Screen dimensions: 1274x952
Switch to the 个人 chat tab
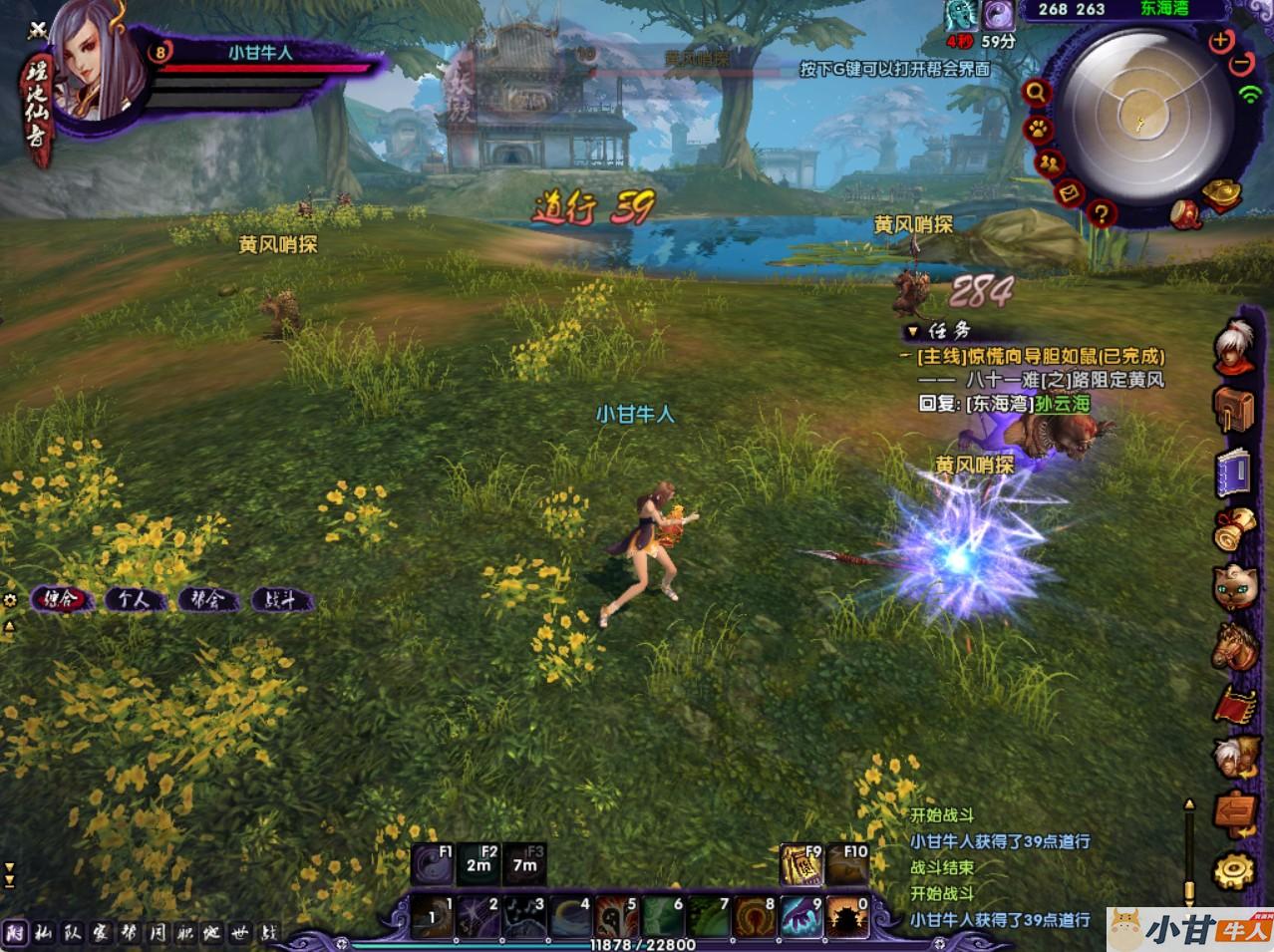133,600
